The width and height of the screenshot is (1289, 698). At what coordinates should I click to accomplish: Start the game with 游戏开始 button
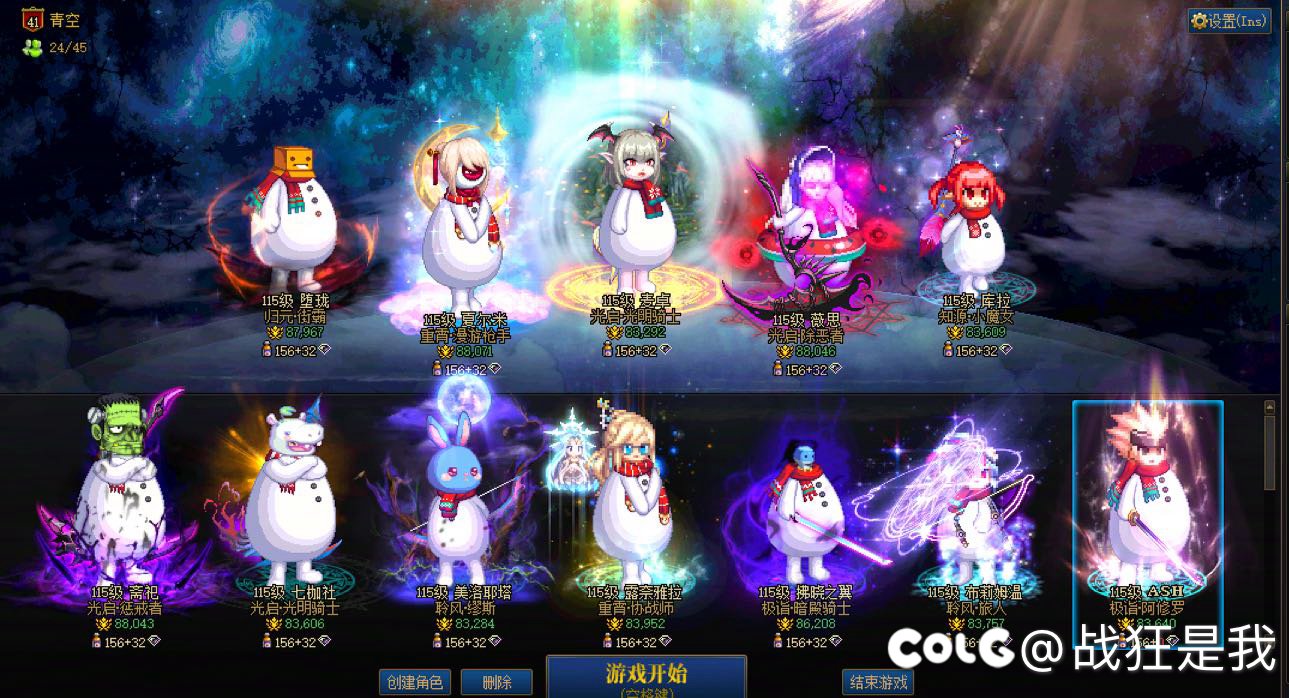(x=646, y=675)
